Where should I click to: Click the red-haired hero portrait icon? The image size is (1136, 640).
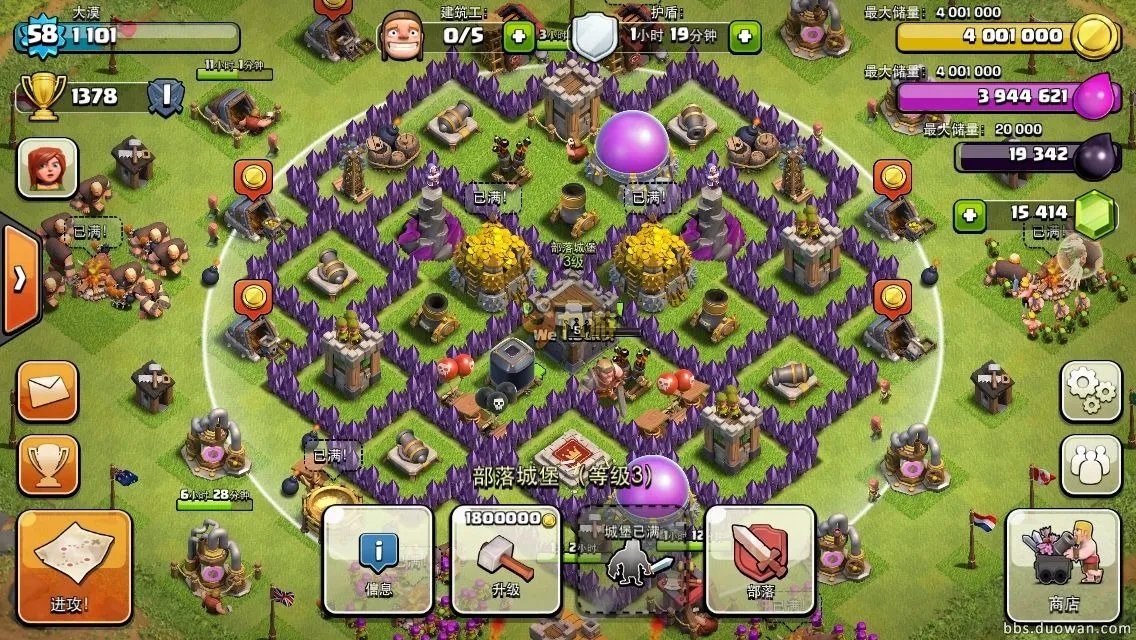coord(47,168)
